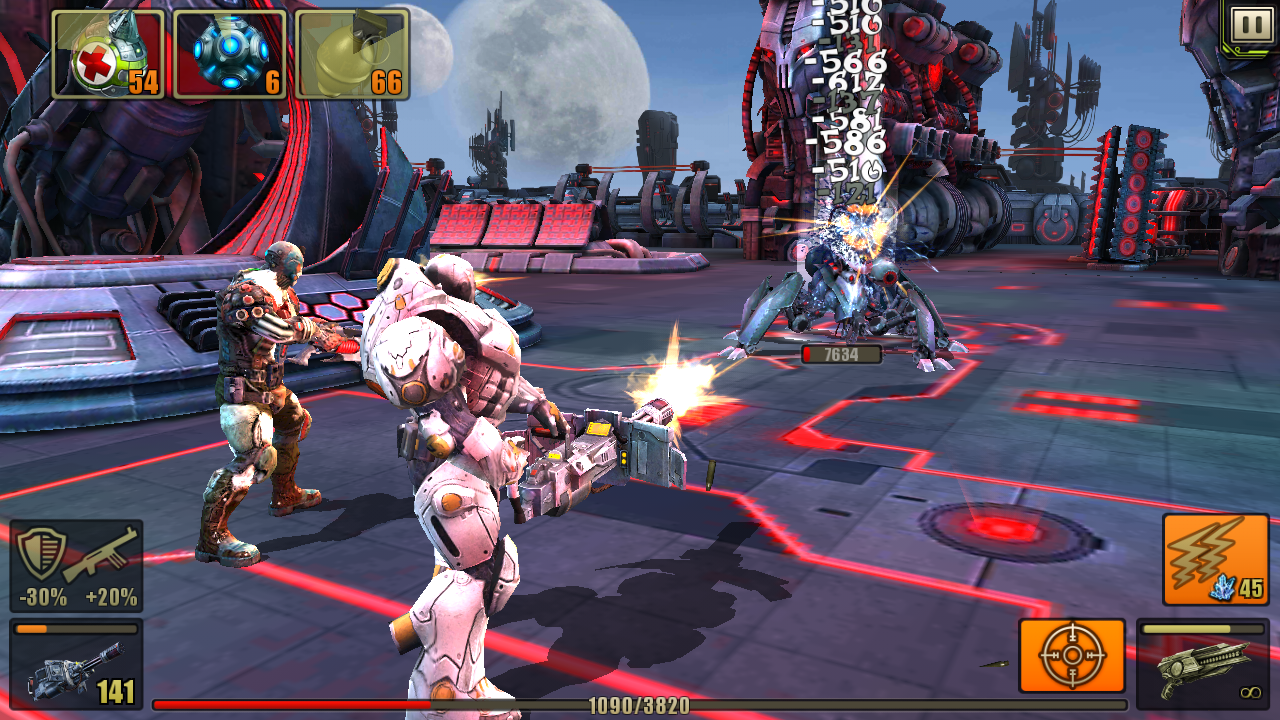The height and width of the screenshot is (720, 1280).
Task: Use the medkit health item
Action: point(108,54)
